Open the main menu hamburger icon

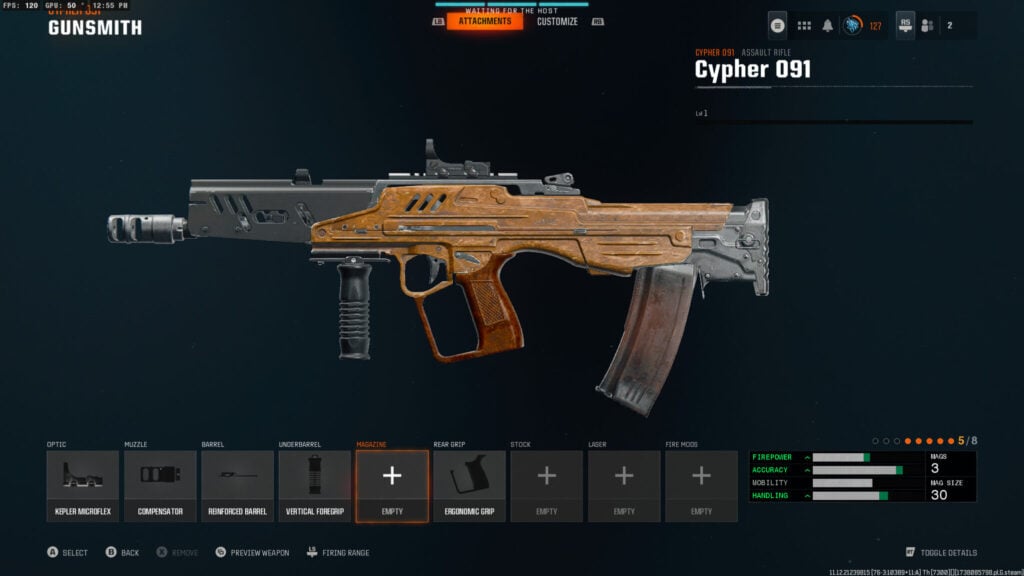pos(778,25)
